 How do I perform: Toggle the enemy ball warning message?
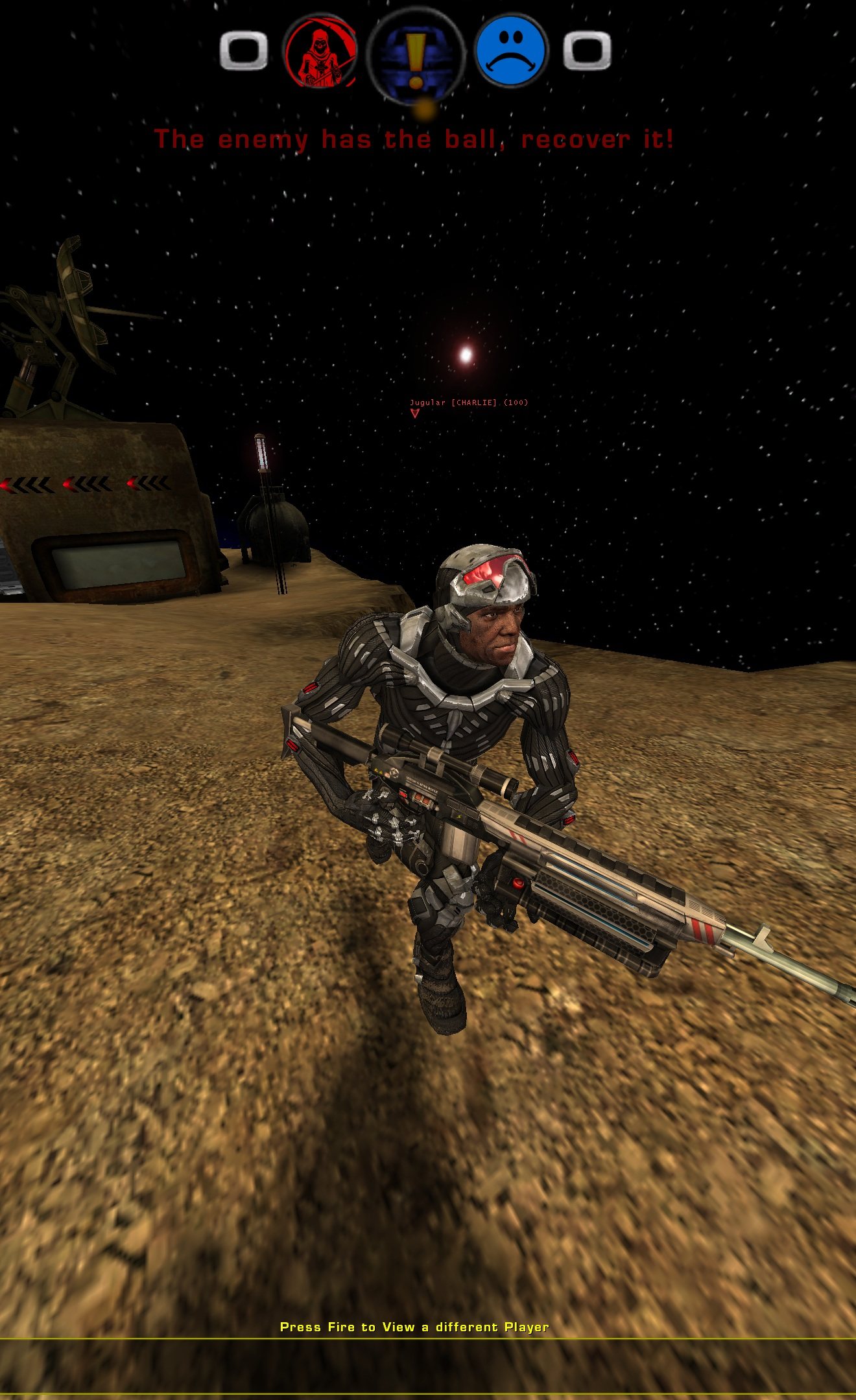(x=415, y=139)
